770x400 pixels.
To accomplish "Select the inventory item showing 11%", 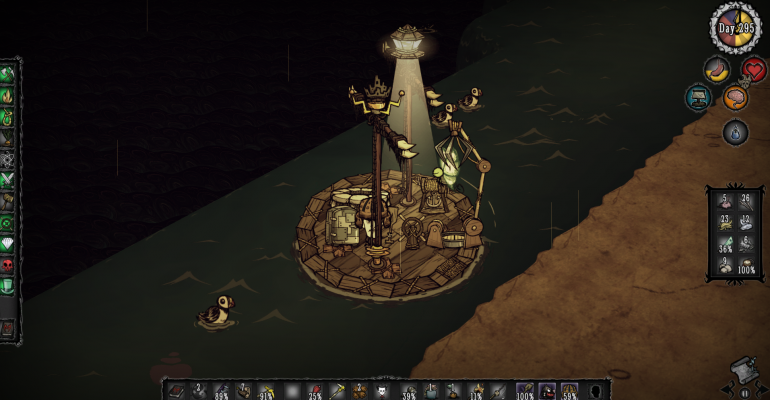I will point(475,391).
